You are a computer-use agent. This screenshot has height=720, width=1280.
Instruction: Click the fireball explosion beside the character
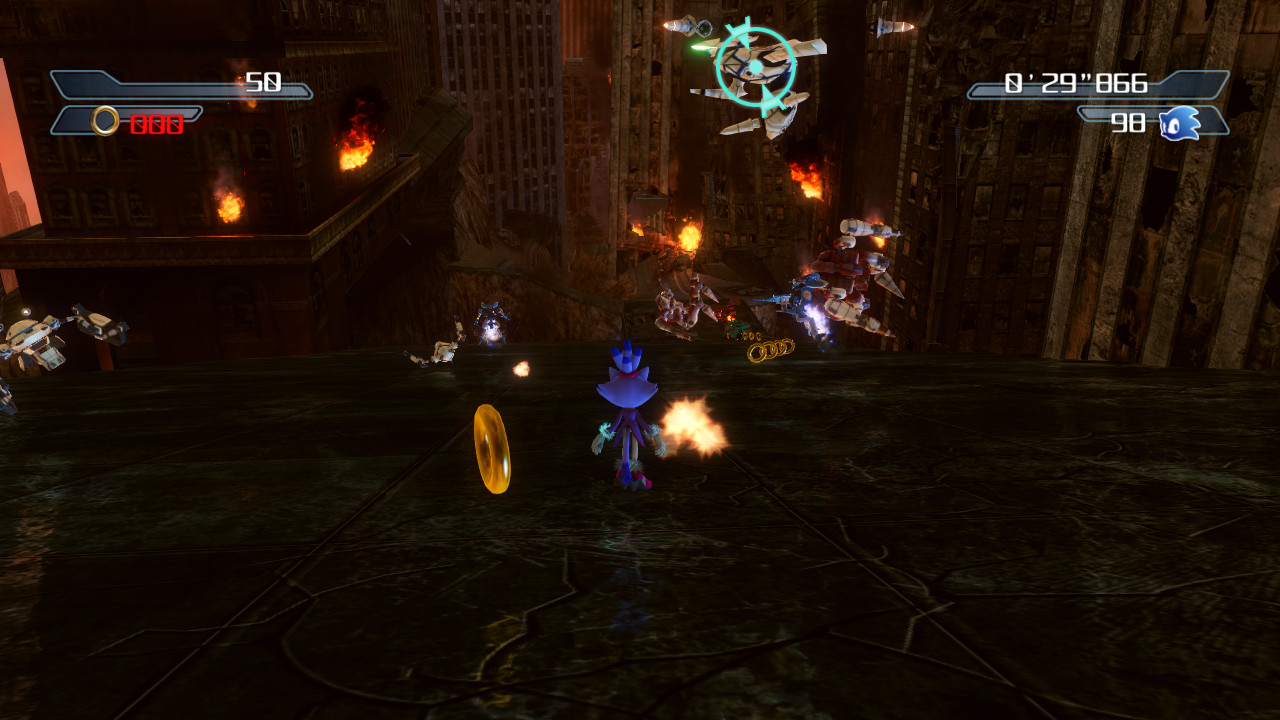click(x=693, y=423)
